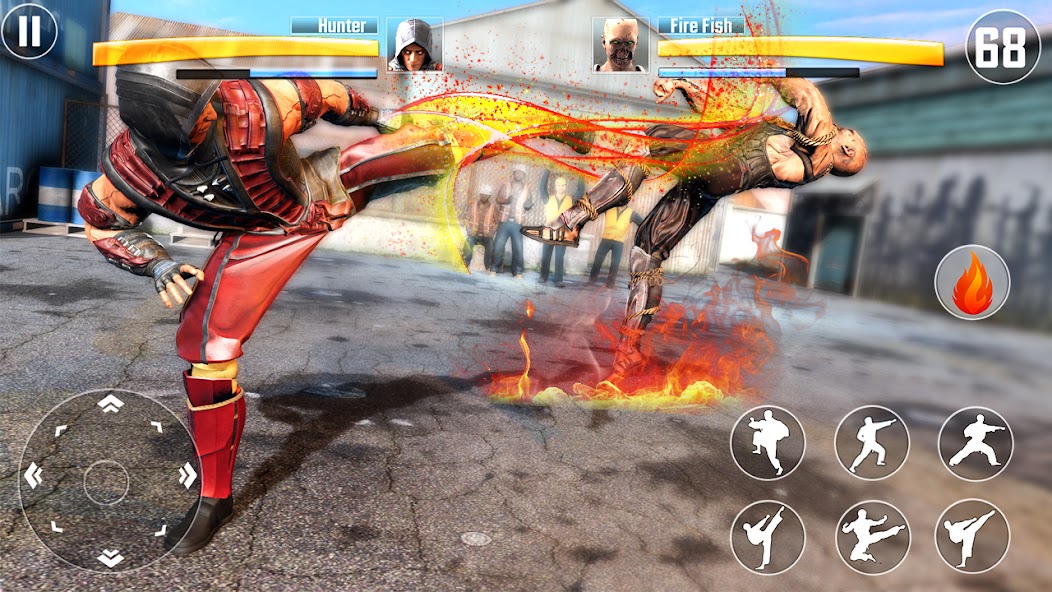Image resolution: width=1052 pixels, height=592 pixels.
Task: Activate the flame special attack
Action: (972, 283)
